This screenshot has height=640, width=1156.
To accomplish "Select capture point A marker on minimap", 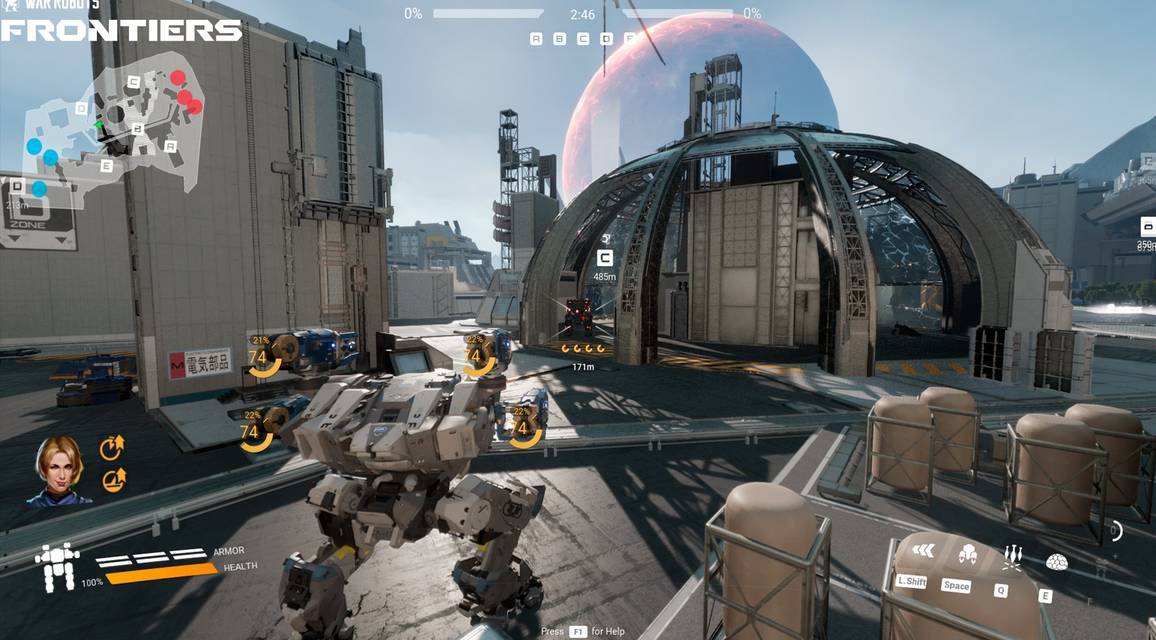I will (x=171, y=146).
